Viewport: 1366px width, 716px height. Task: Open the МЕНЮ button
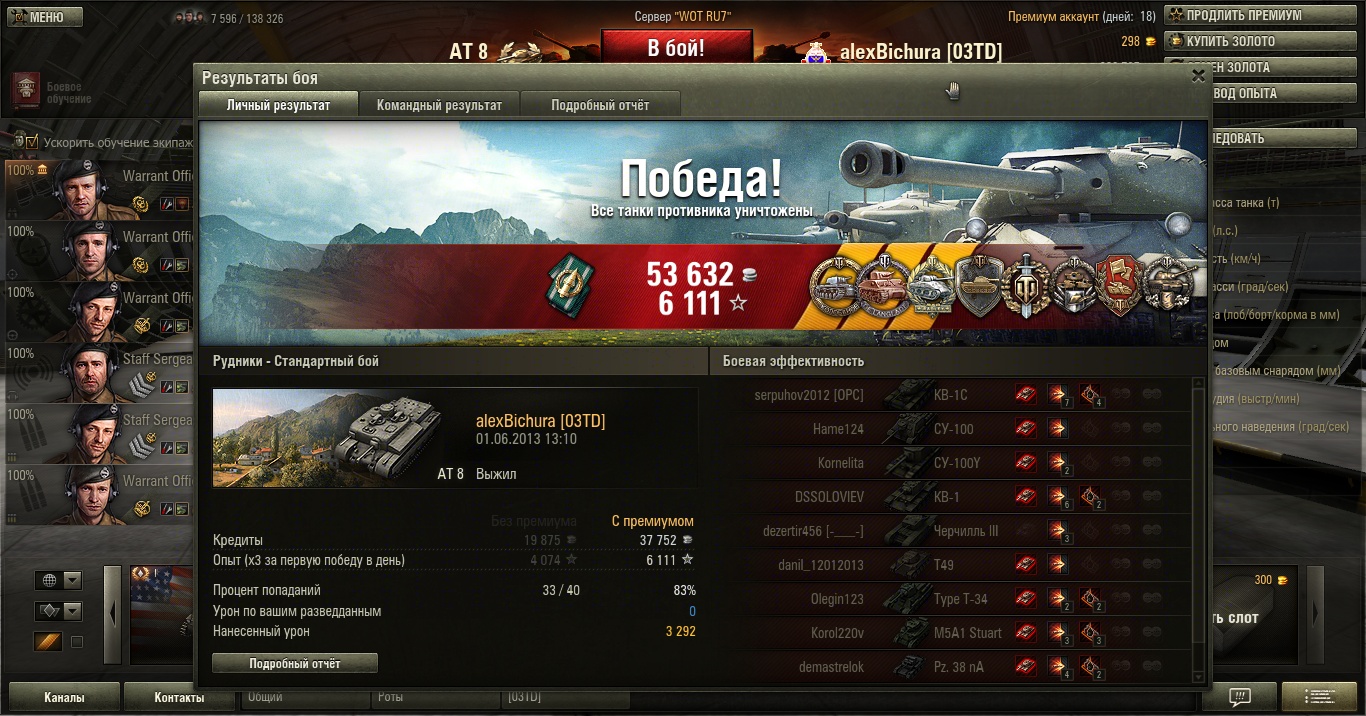(42, 17)
